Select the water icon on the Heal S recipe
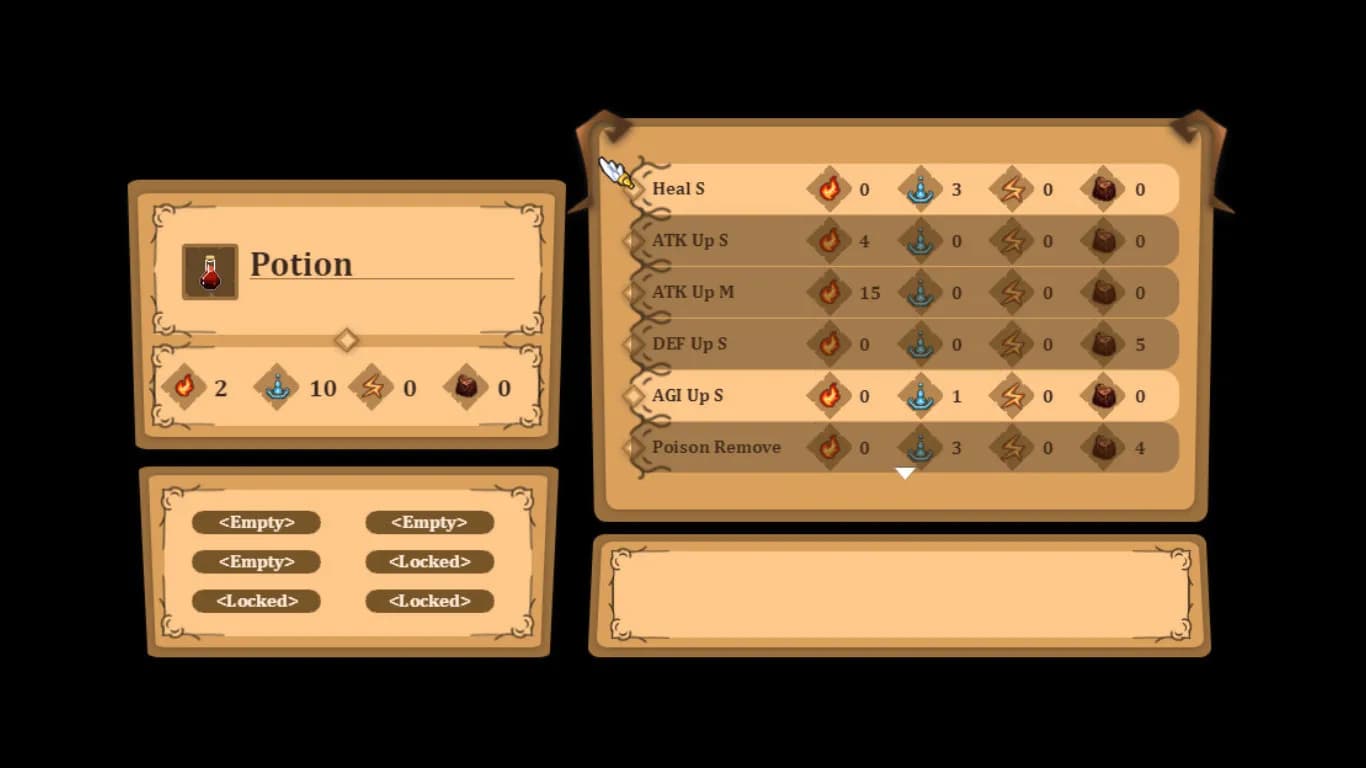The width and height of the screenshot is (1366, 768). coord(922,188)
